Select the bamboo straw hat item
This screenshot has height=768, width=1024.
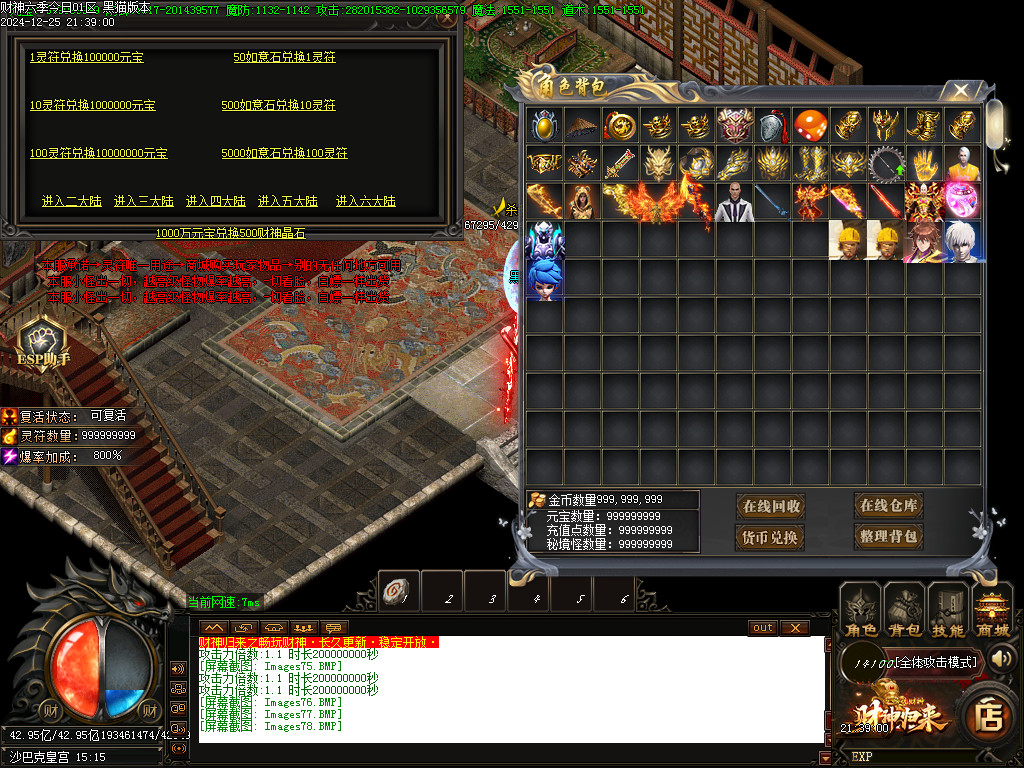point(581,125)
